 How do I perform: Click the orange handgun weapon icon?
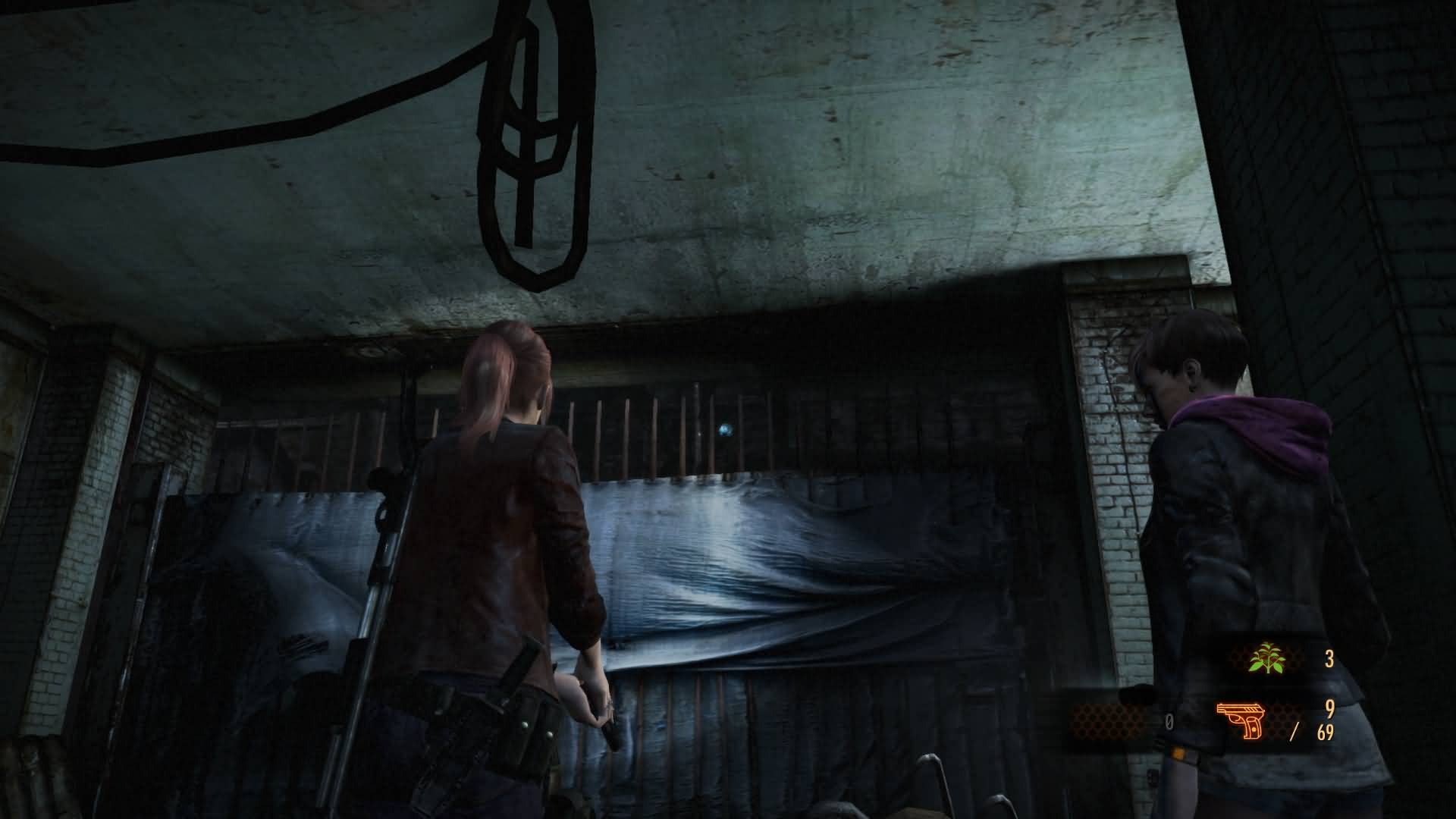1241,719
